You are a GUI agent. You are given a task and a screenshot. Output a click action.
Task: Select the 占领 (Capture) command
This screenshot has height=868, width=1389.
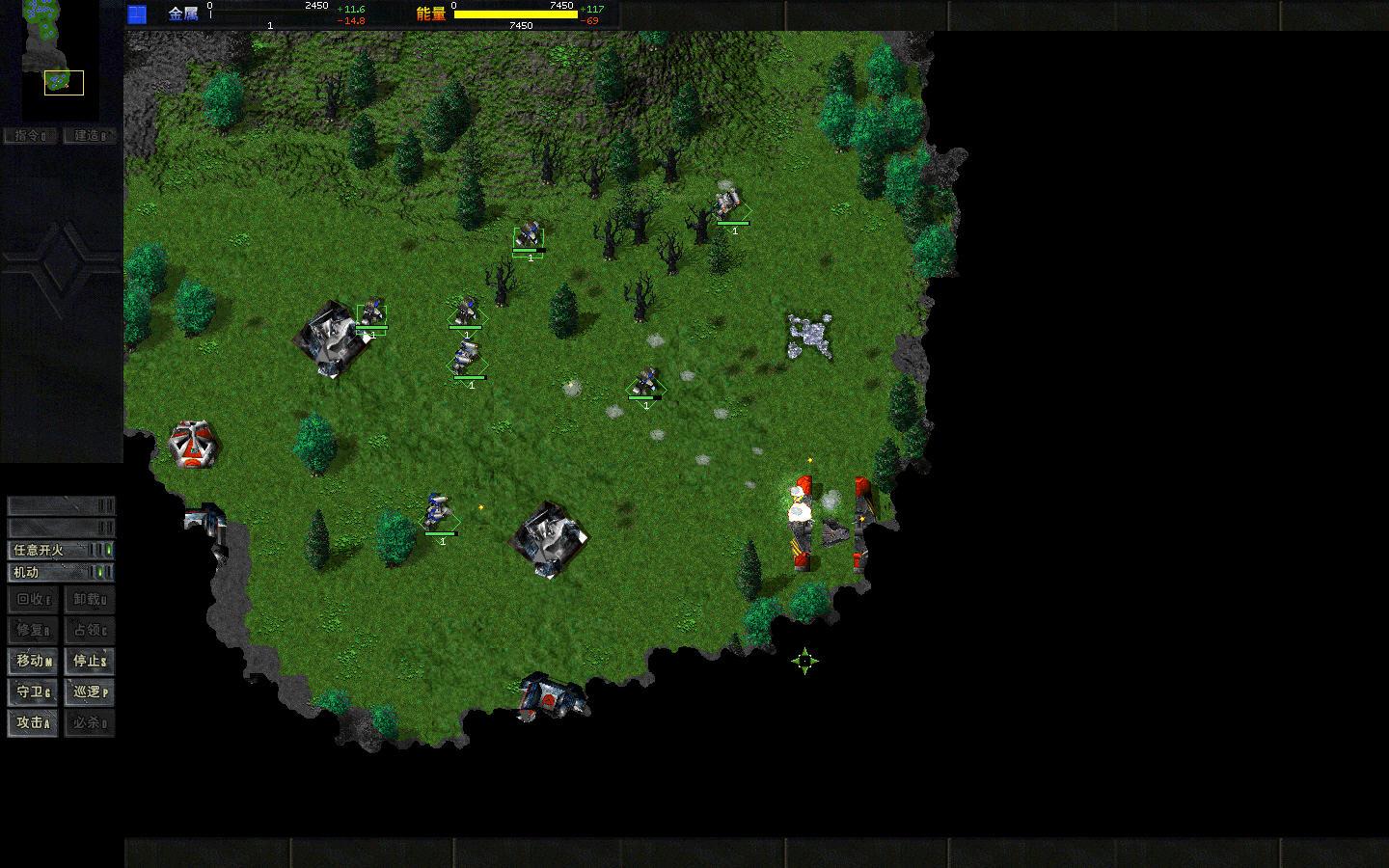coord(90,630)
